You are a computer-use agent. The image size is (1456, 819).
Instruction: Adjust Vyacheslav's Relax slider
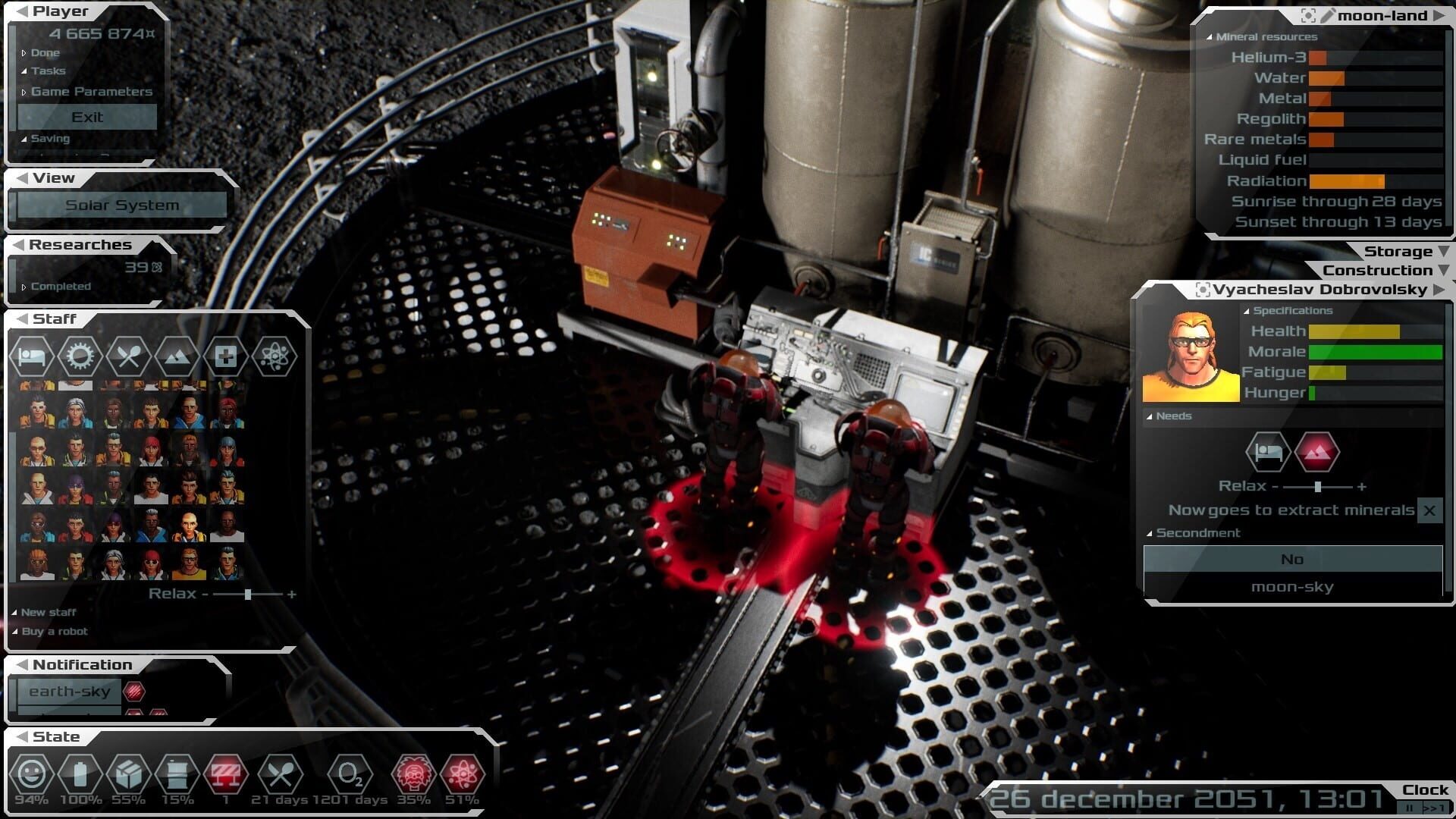tap(1318, 487)
